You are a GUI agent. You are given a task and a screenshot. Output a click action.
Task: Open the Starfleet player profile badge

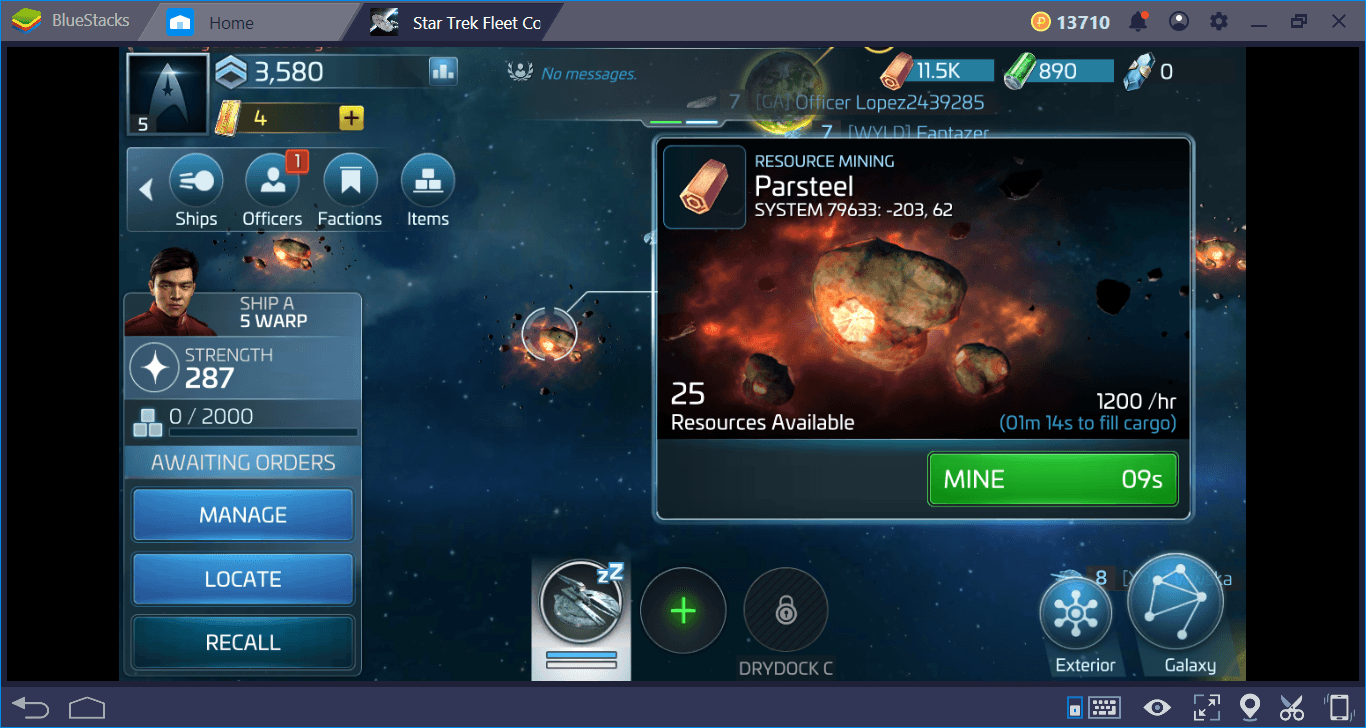pos(166,93)
